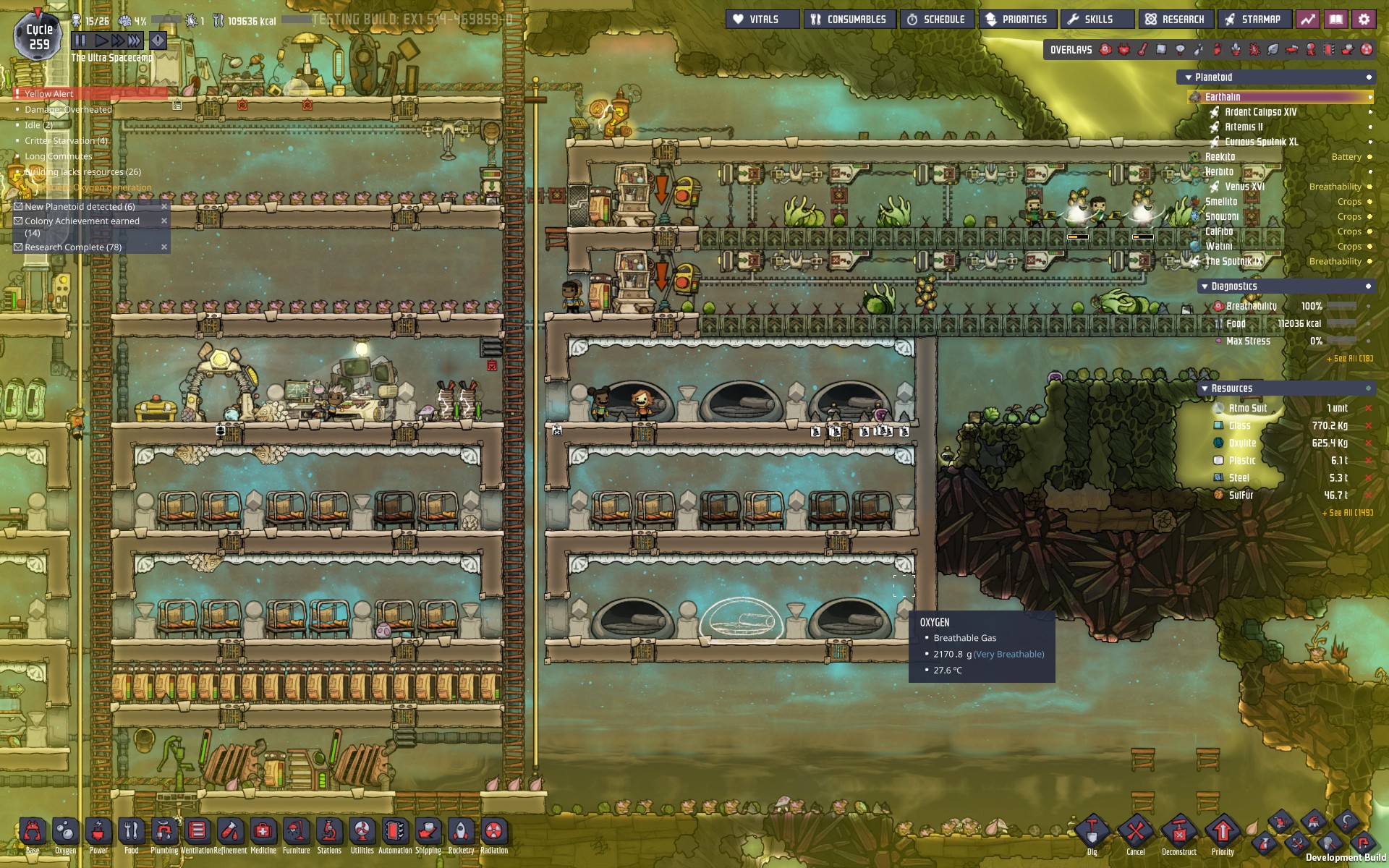Screen dimensions: 1389x868
Task: Open the game settings gear menu
Action: tap(1364, 20)
